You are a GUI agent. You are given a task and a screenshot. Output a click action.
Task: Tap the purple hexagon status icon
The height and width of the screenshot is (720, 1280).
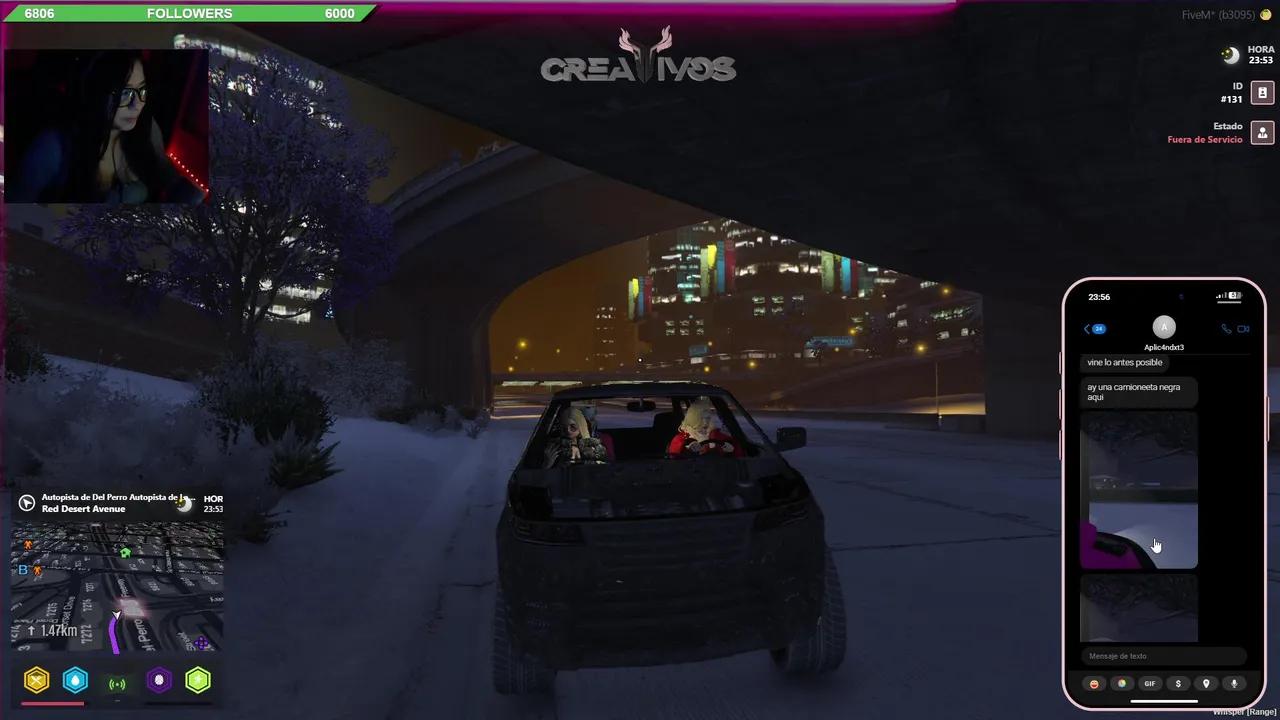pos(158,681)
